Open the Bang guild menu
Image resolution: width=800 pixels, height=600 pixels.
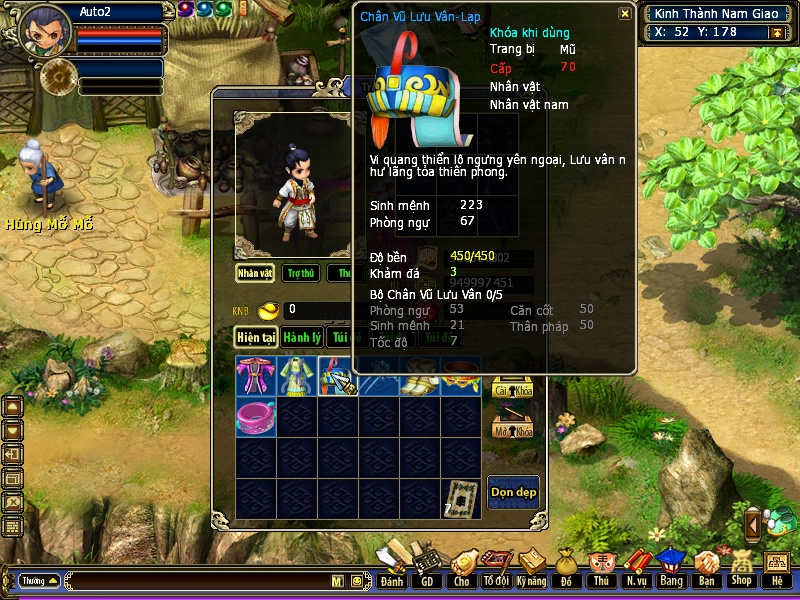[671, 567]
